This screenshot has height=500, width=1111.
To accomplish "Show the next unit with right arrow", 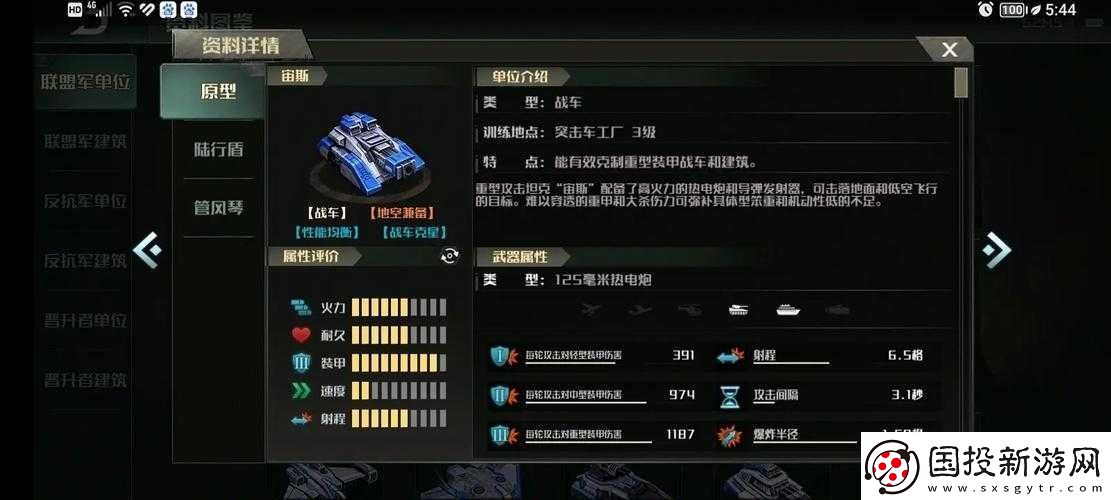I will click(995, 249).
